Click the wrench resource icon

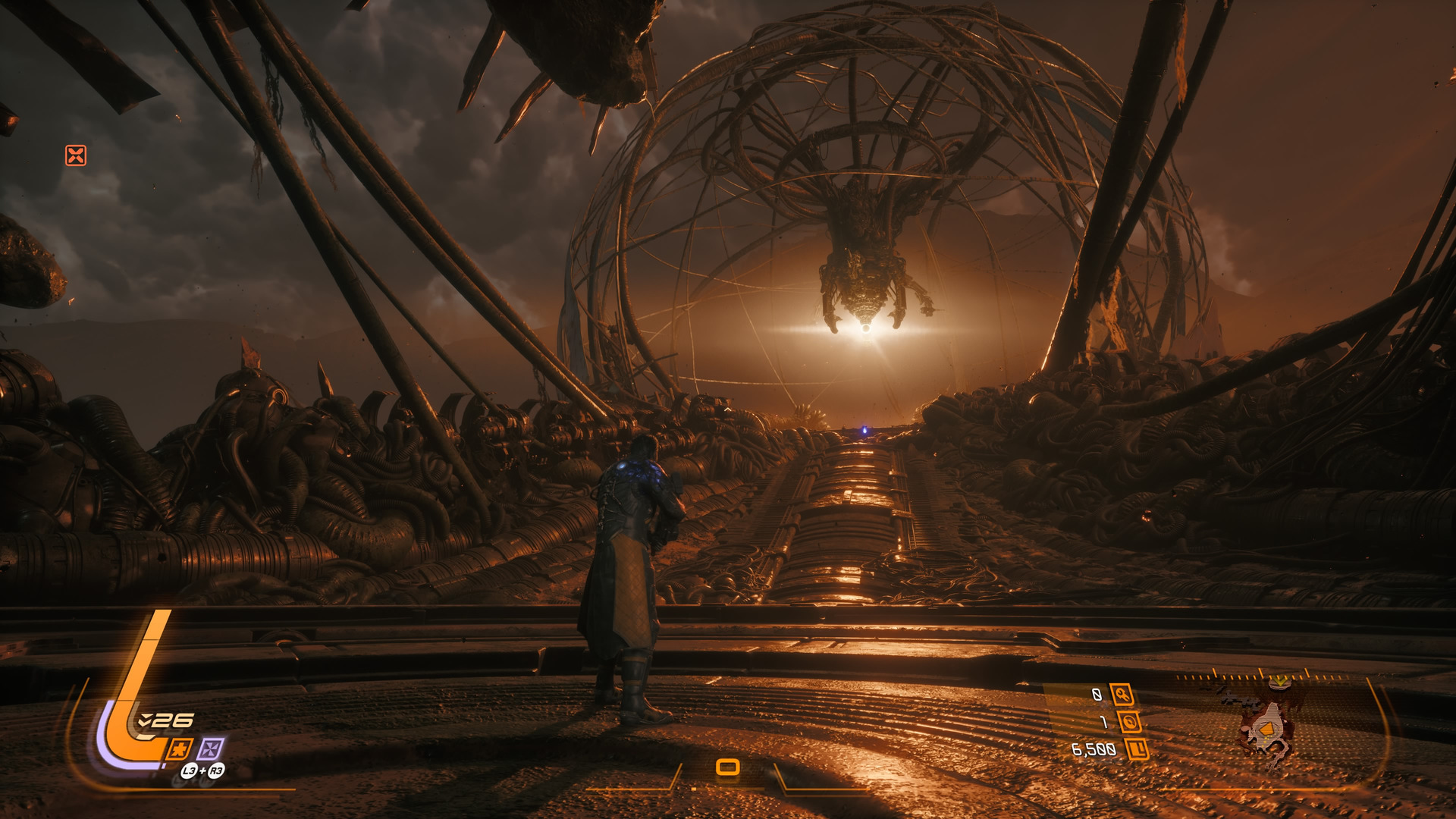1122,694
